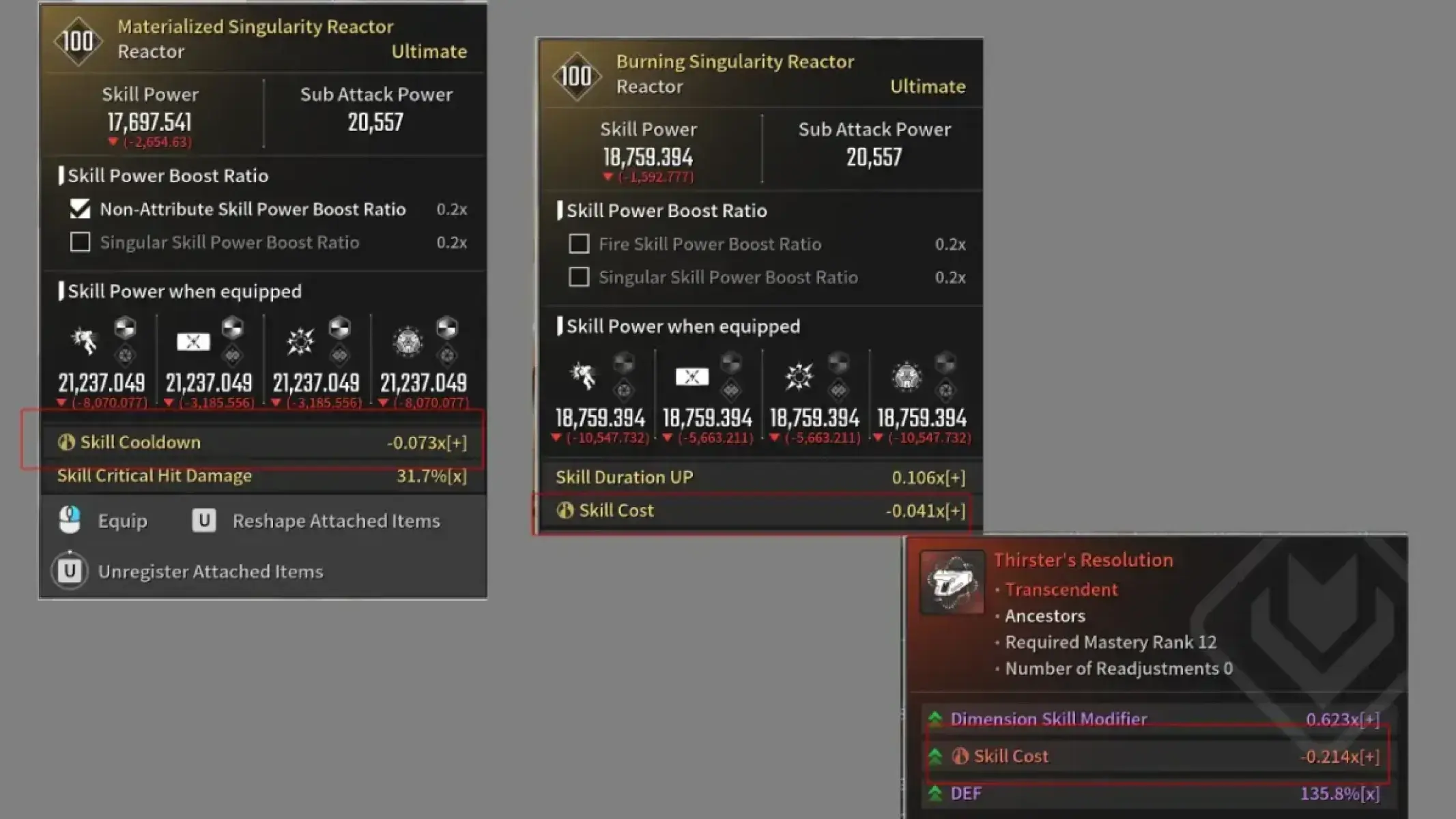Uncheck Non-Attribute Skill Power Boost Ratio

coord(80,210)
